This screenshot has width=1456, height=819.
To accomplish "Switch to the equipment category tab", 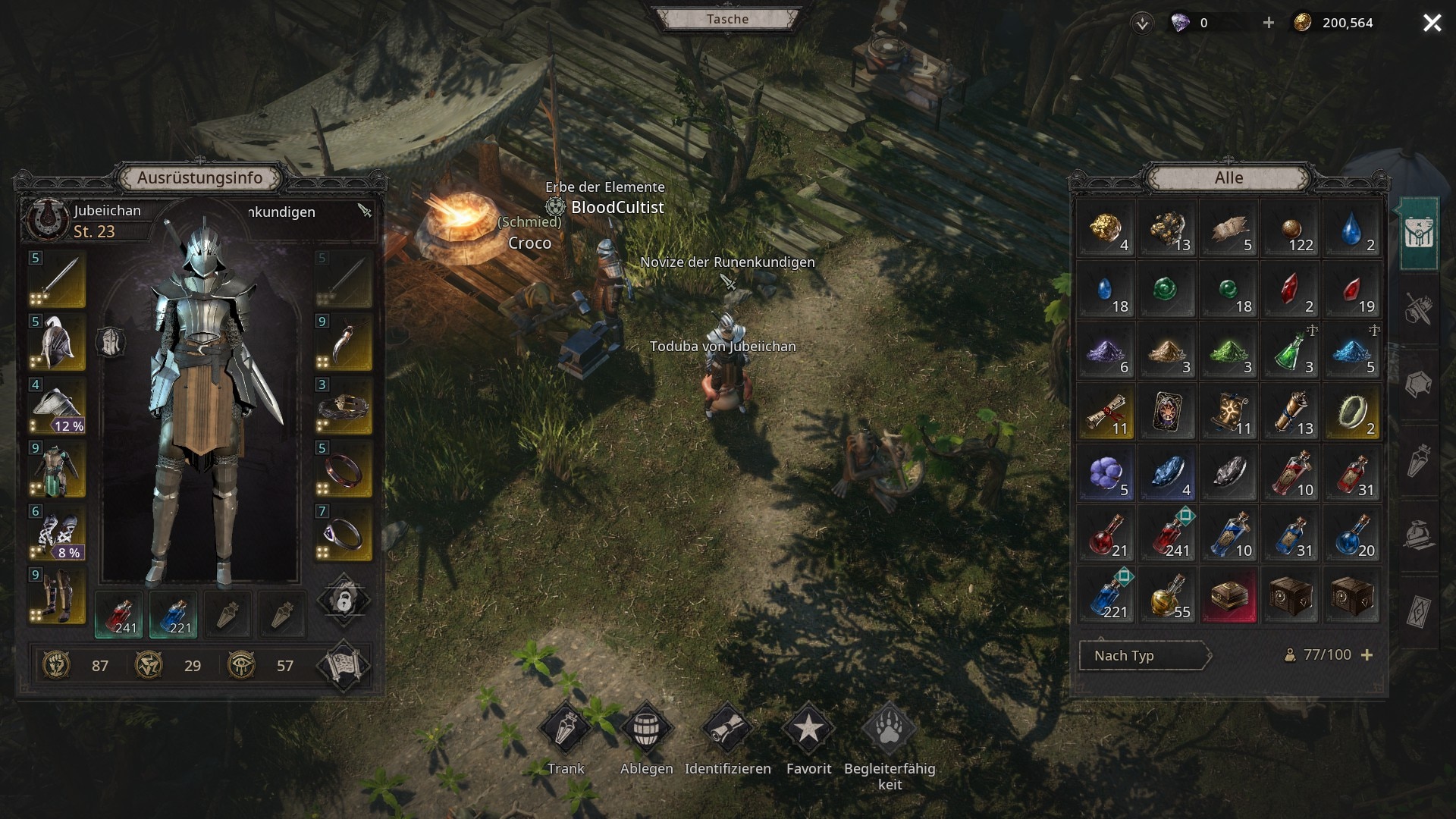I will [x=1419, y=309].
